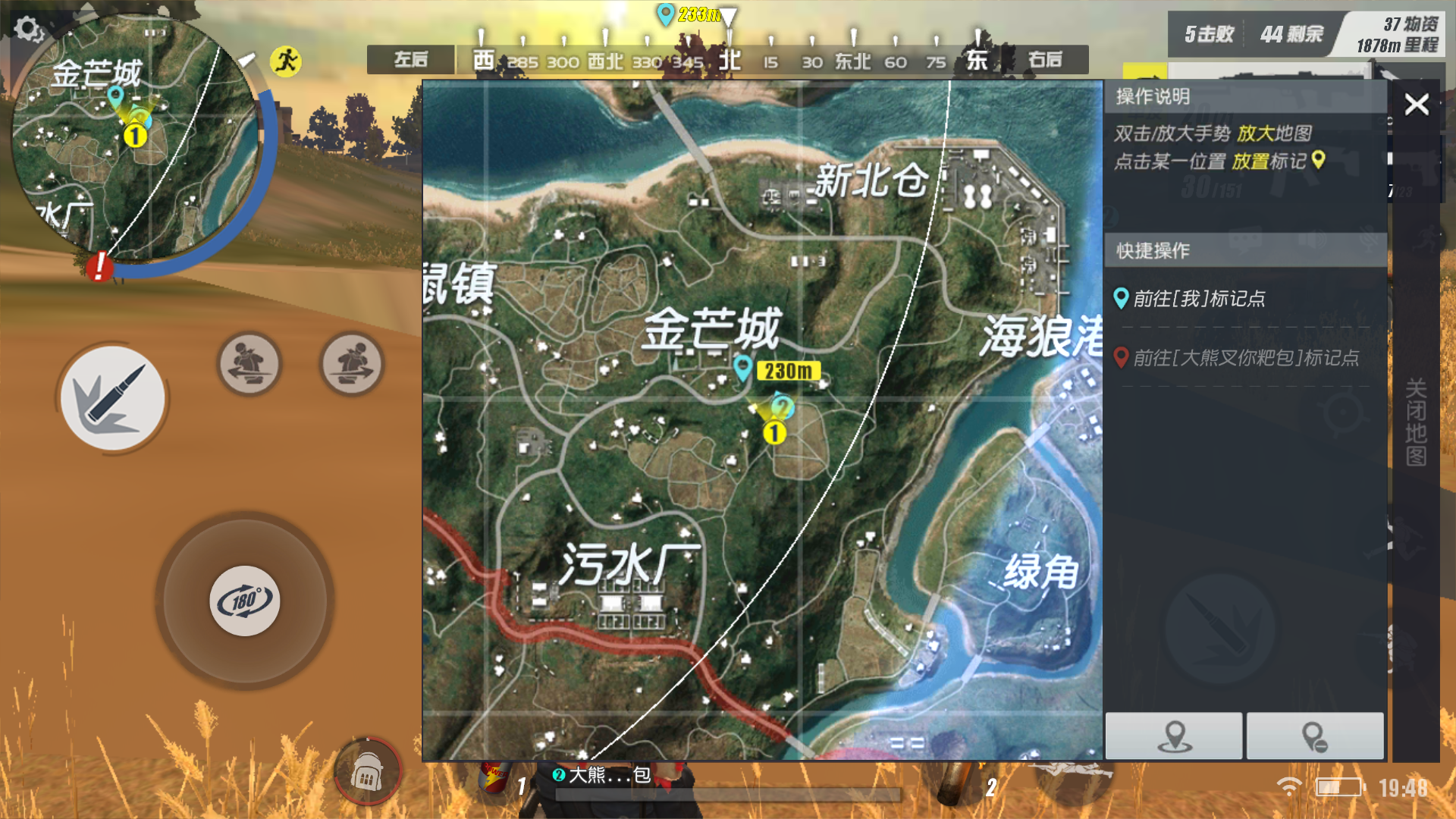Click teammate marker 1 on the map

773,434
